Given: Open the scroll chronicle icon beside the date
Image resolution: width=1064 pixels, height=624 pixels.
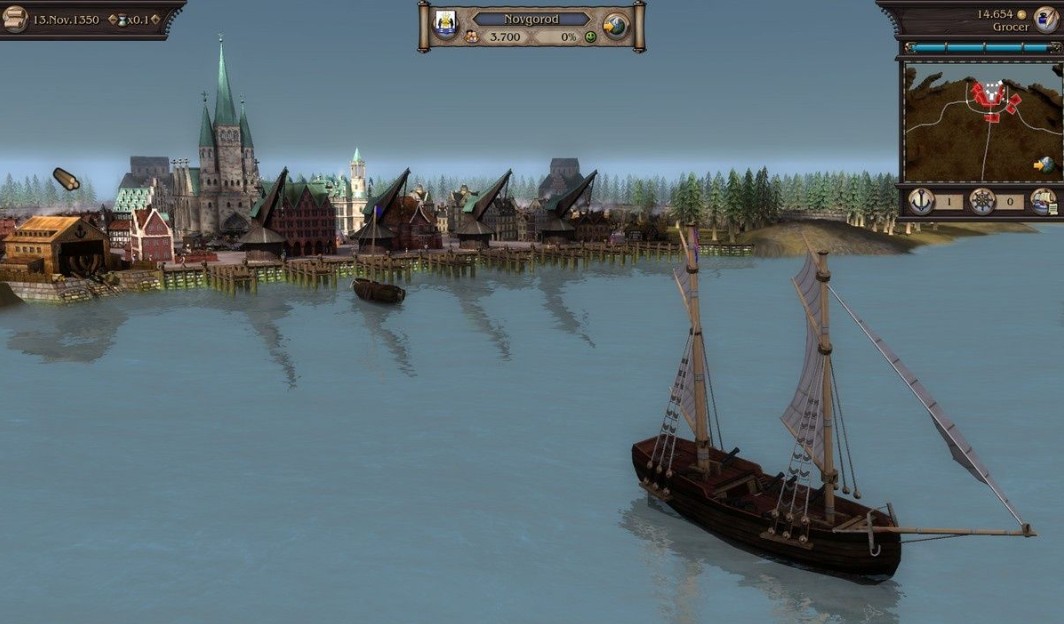Looking at the screenshot, I should [15, 19].
